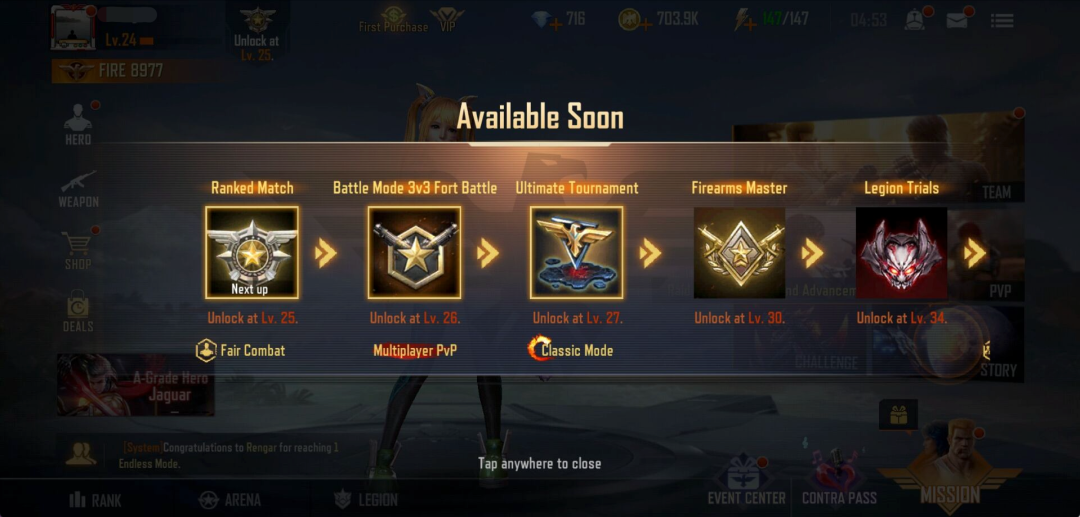Choose the Battle Mode 3v3 Fort Battle icon
This screenshot has height=517, width=1080.
[x=414, y=252]
